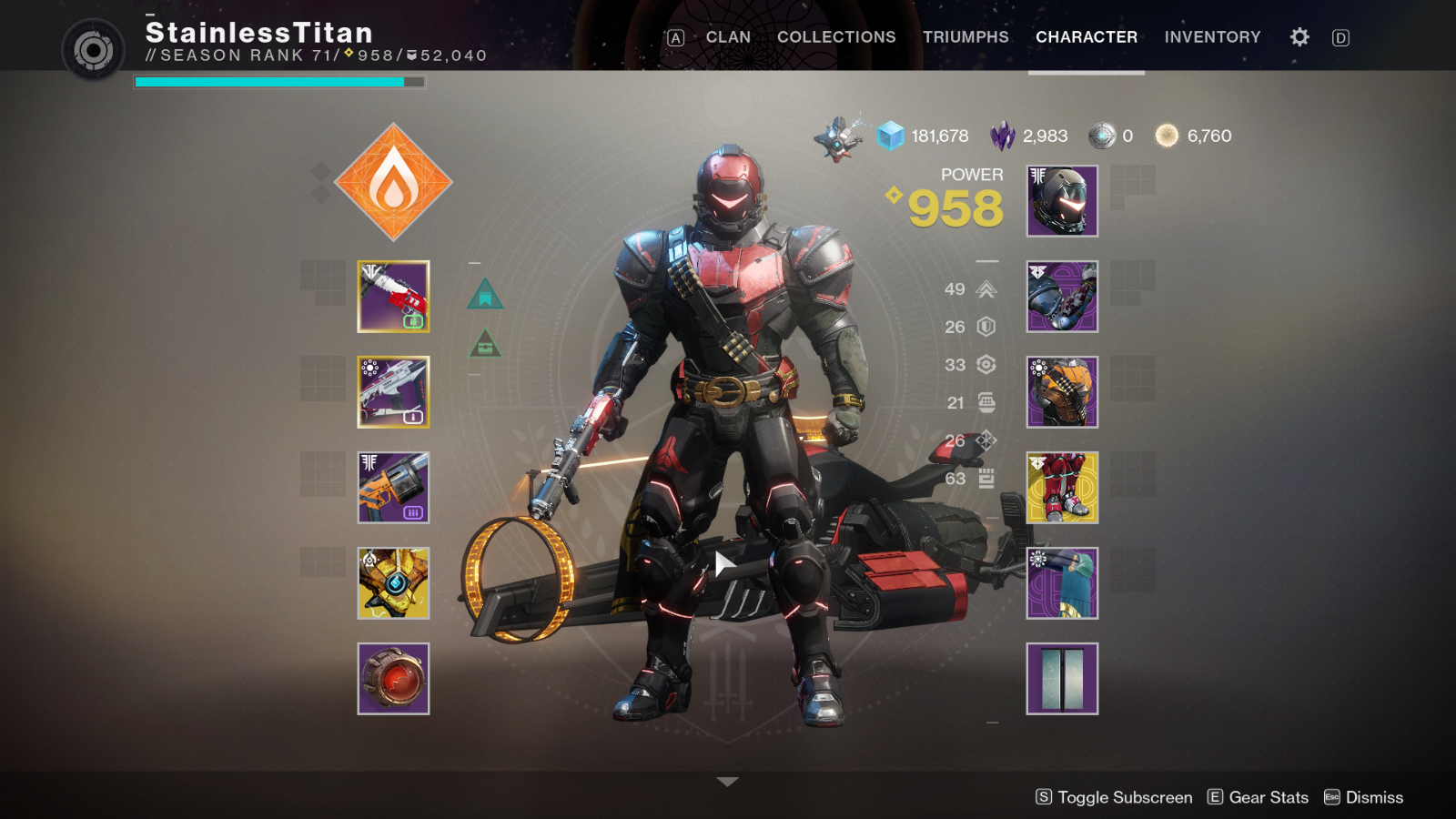This screenshot has width=1456, height=819.
Task: Inspect the equipped helmet slot
Action: click(1062, 201)
